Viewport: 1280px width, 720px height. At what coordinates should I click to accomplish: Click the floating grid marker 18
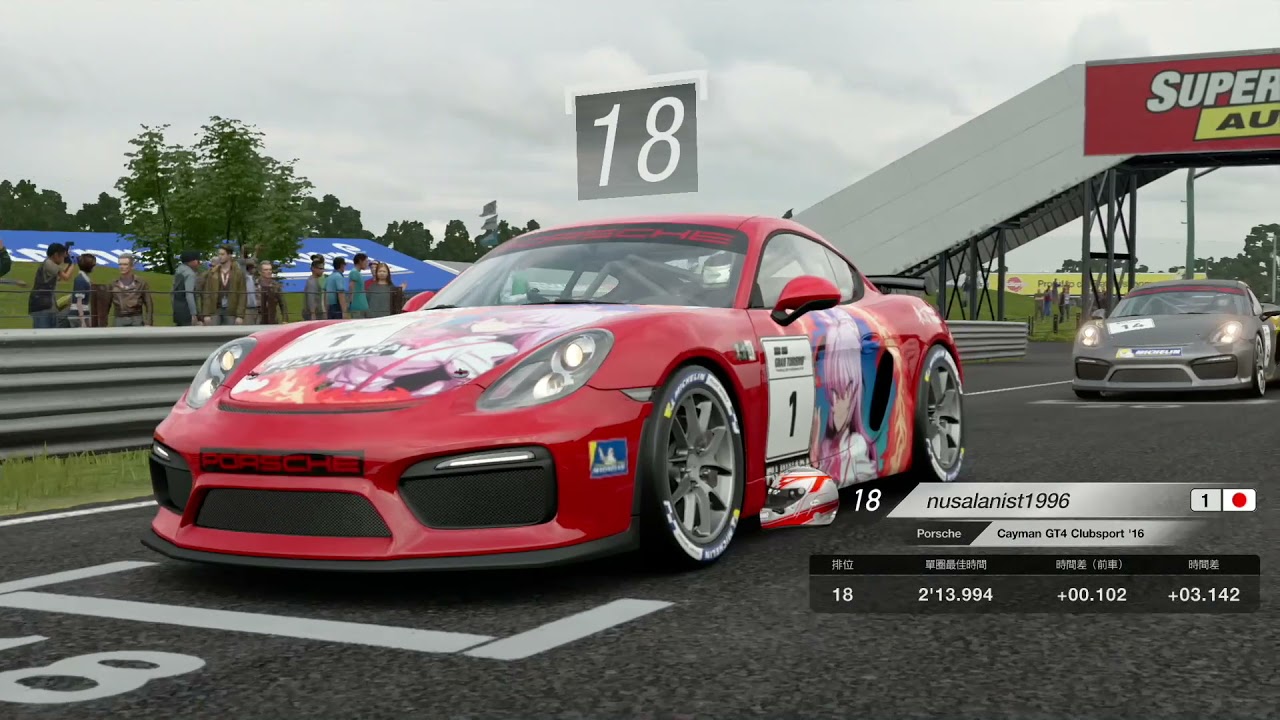pyautogui.click(x=636, y=139)
